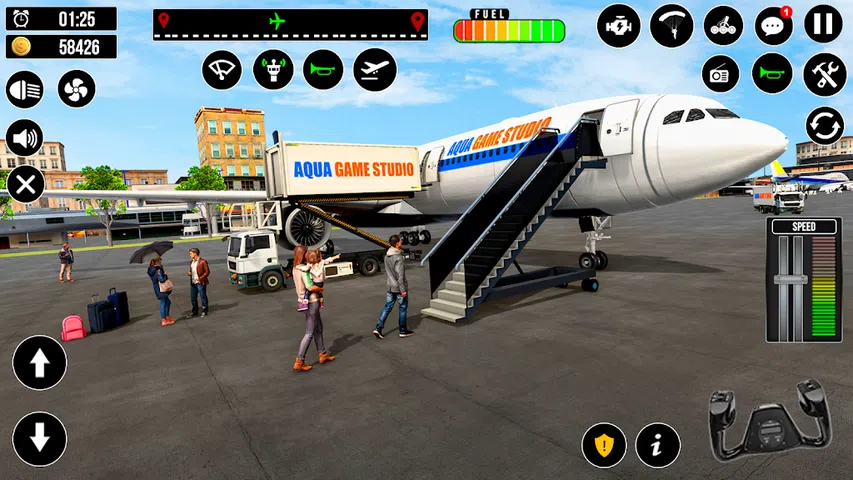Contact the control tower icon
Screen dimensions: 853x480
tap(273, 70)
